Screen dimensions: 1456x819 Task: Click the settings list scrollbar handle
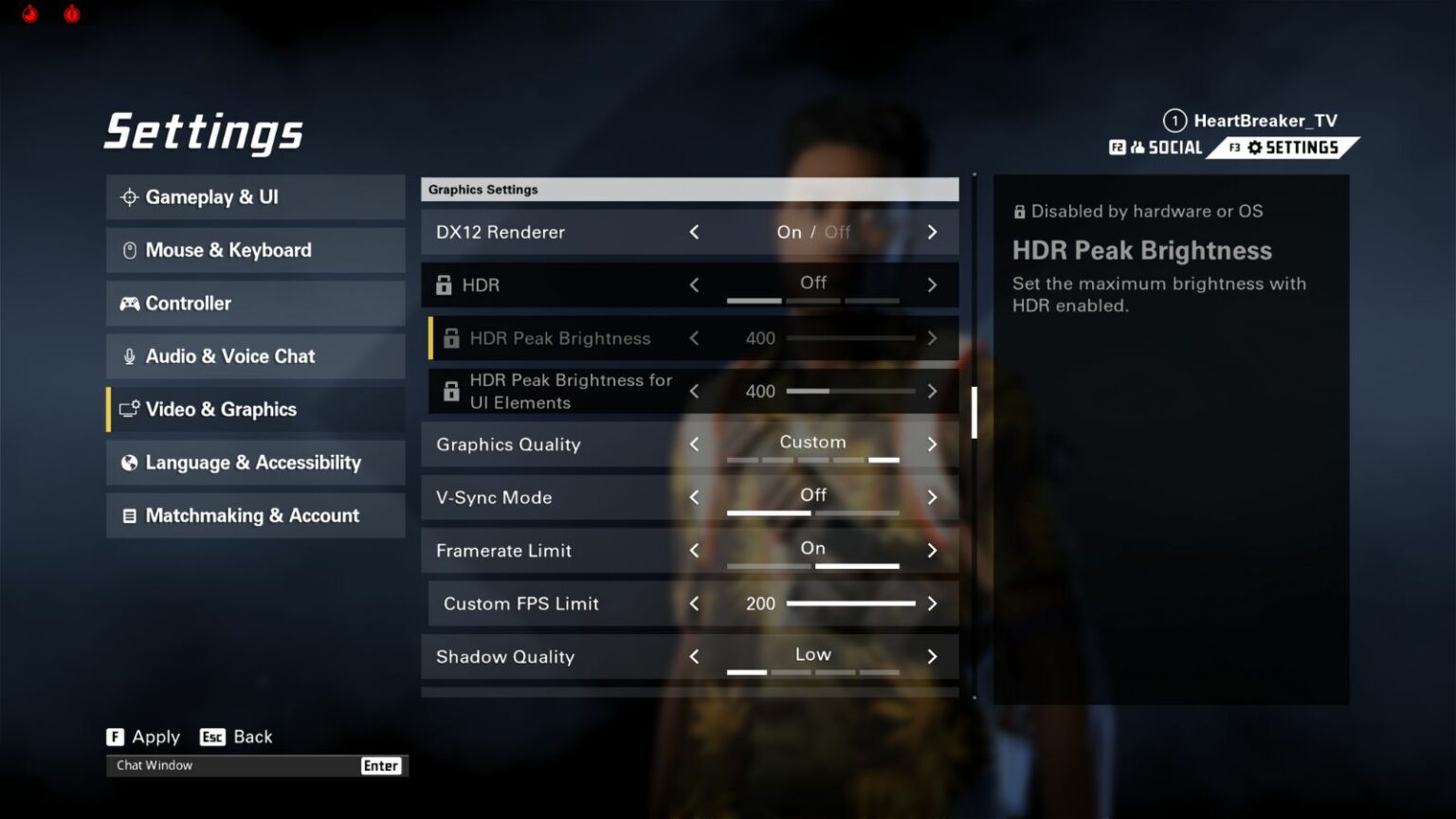coord(974,412)
